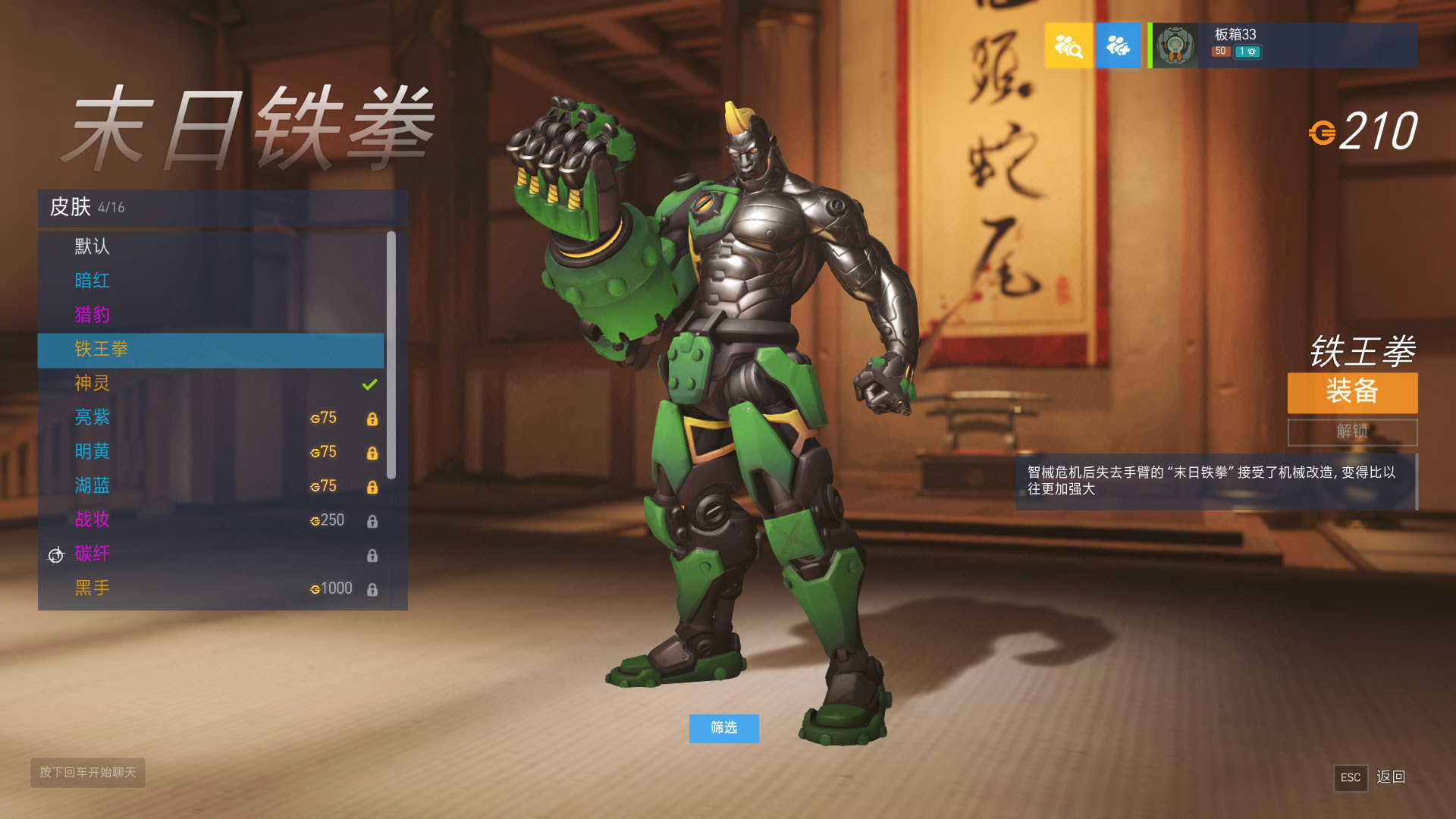Click the 解锁 unlock button

coord(1352,433)
